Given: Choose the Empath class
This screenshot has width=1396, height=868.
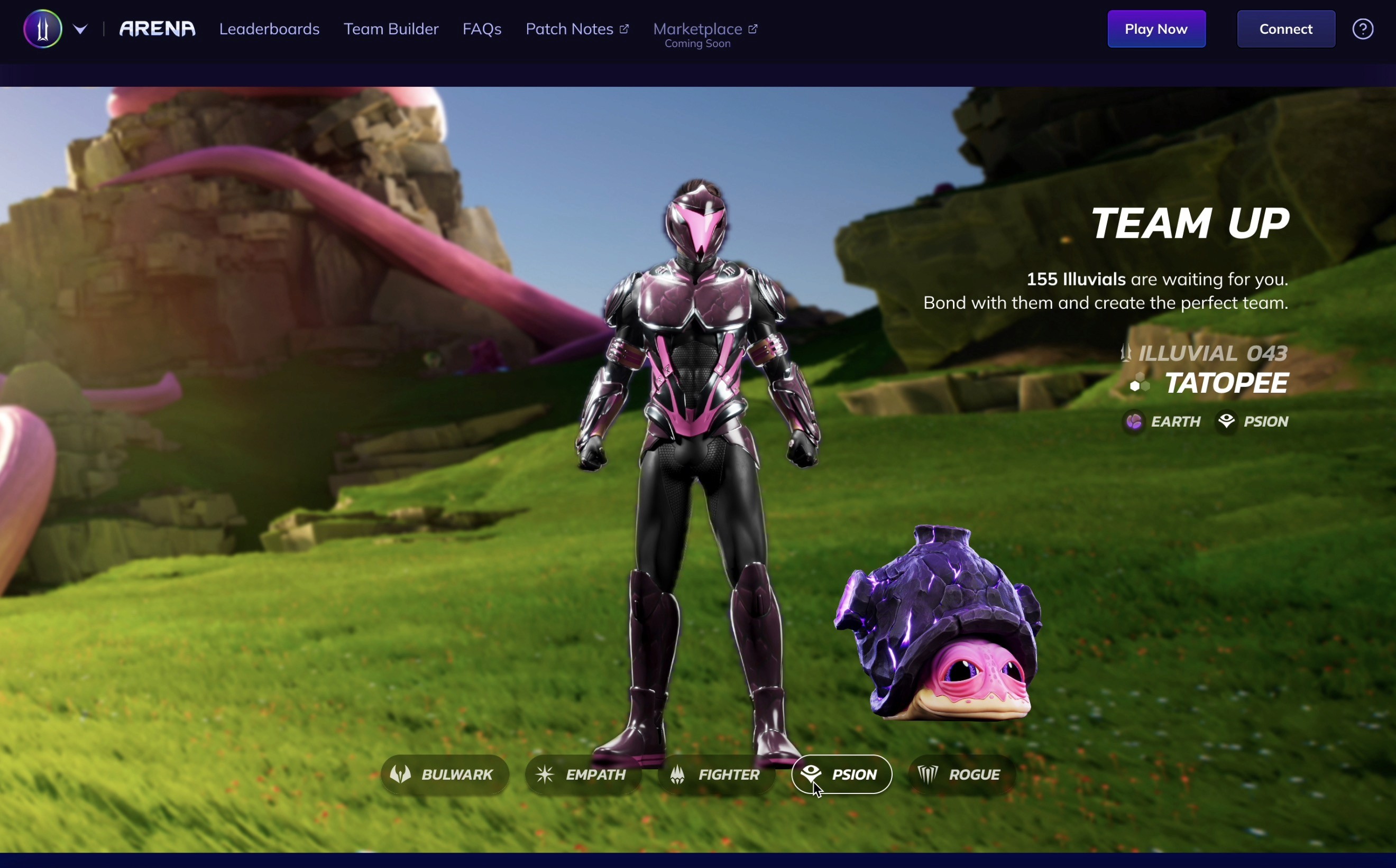Looking at the screenshot, I should point(582,774).
